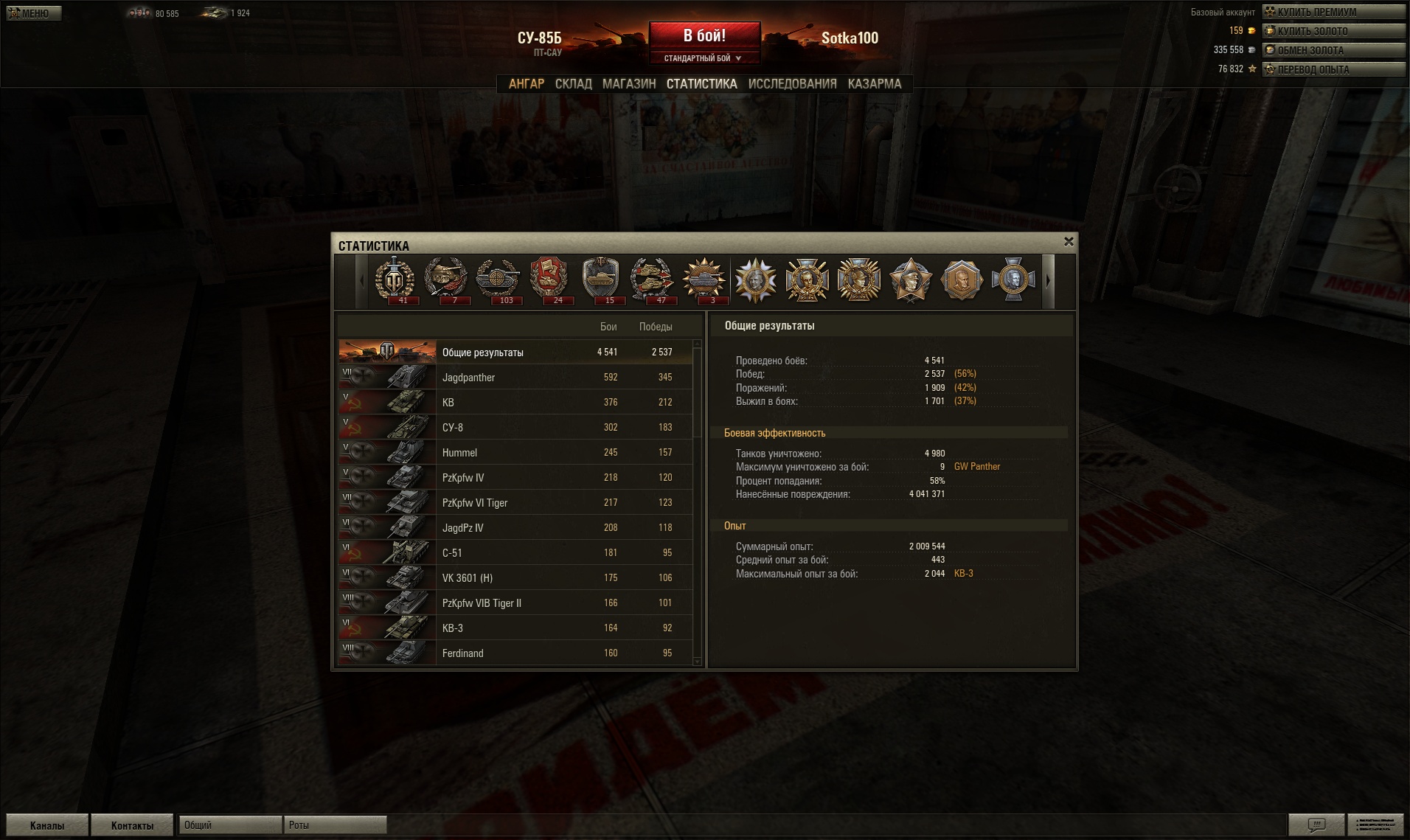
Task: Show Ferdinand vehicle statistics
Action: [x=515, y=653]
